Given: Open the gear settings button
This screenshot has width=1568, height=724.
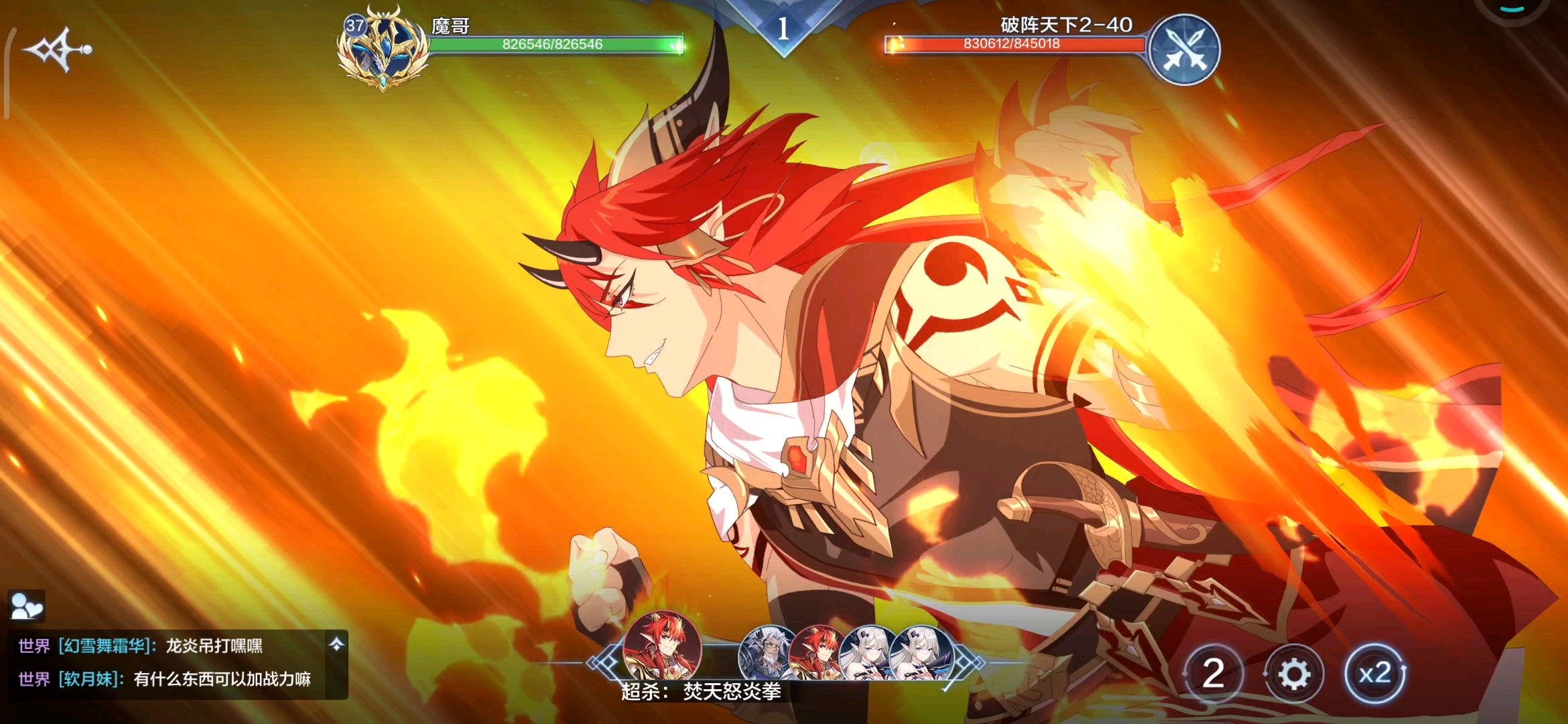Looking at the screenshot, I should (x=1294, y=674).
